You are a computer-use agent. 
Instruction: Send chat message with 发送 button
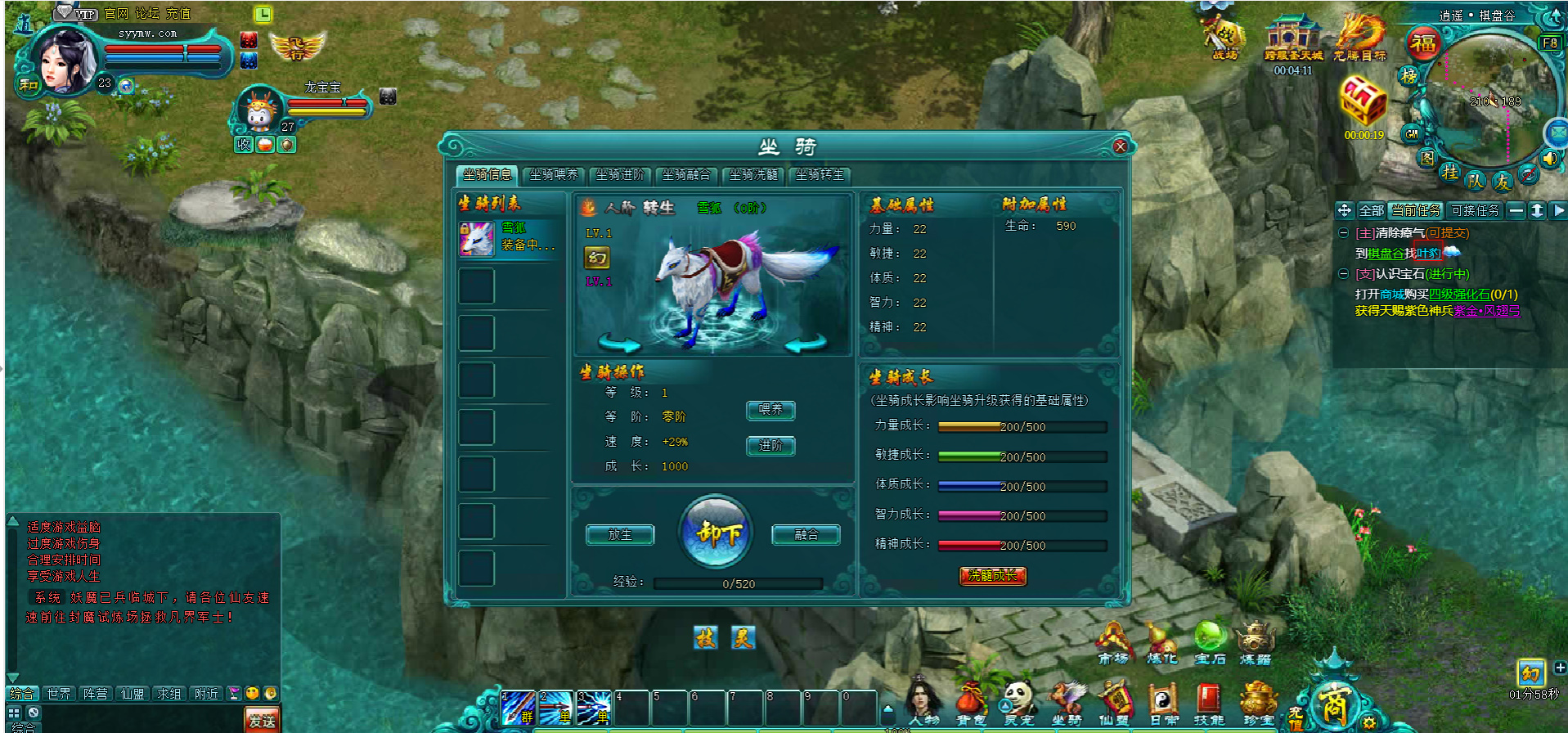click(262, 720)
